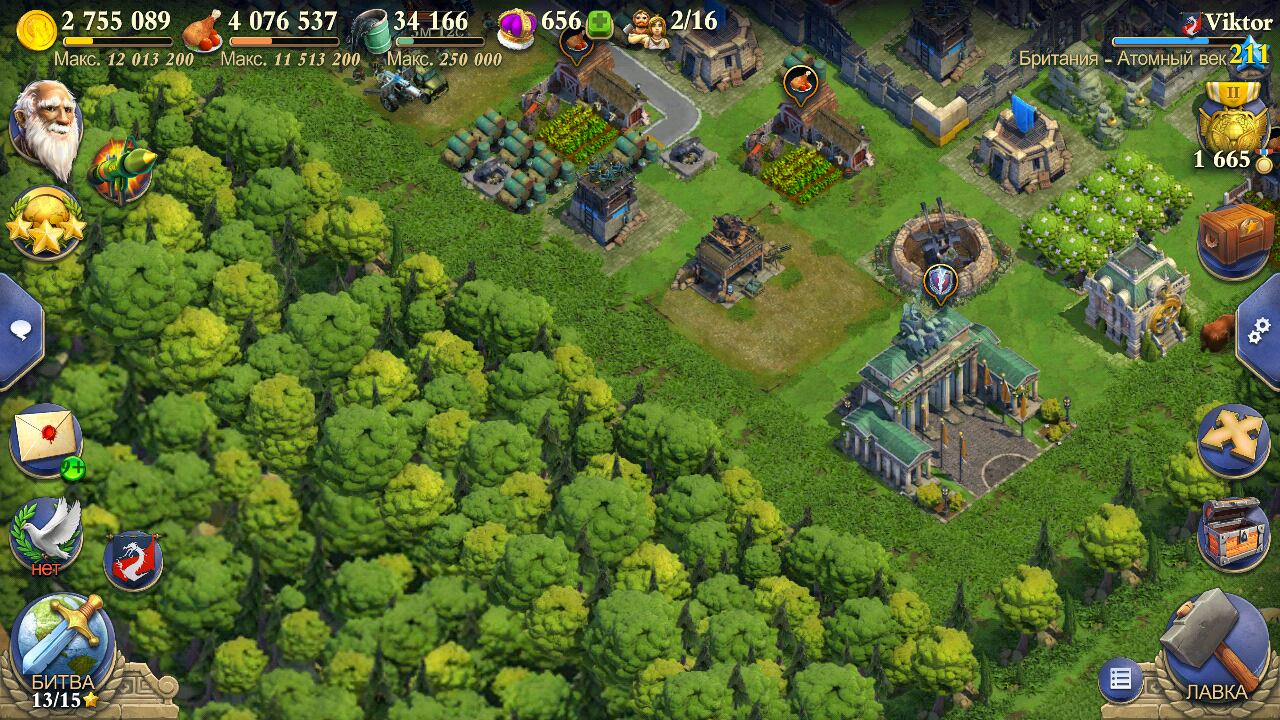Open the rocket missile icon

click(x=121, y=170)
